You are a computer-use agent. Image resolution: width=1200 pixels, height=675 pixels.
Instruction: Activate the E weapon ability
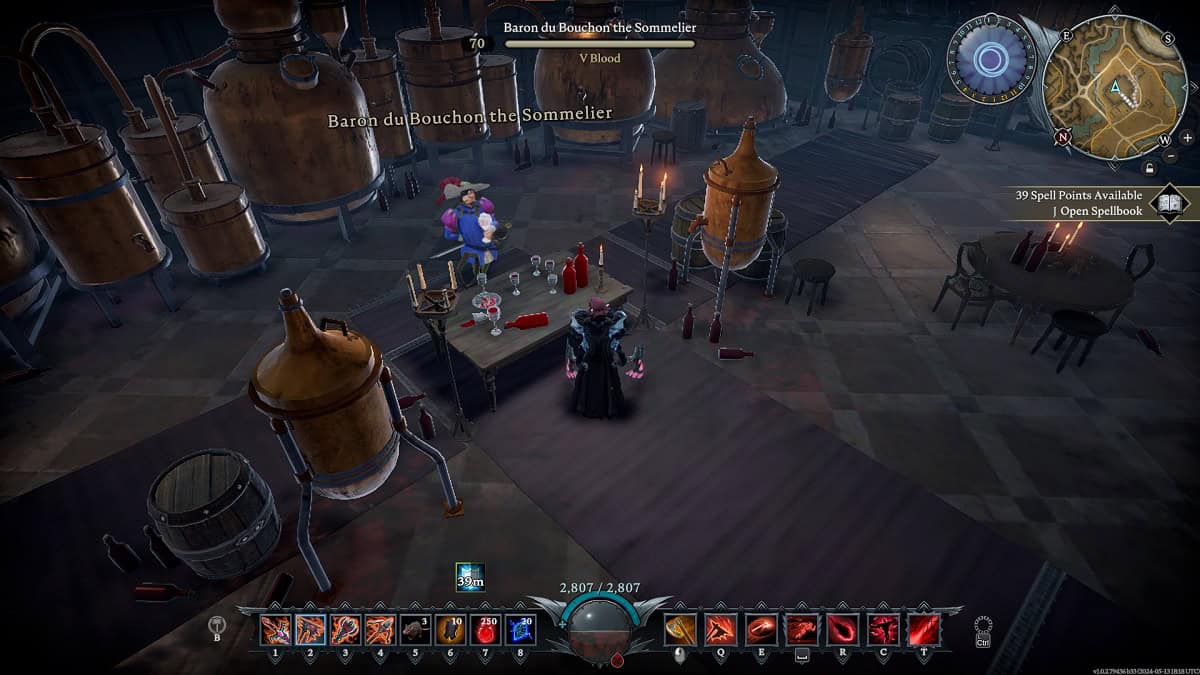pos(761,629)
